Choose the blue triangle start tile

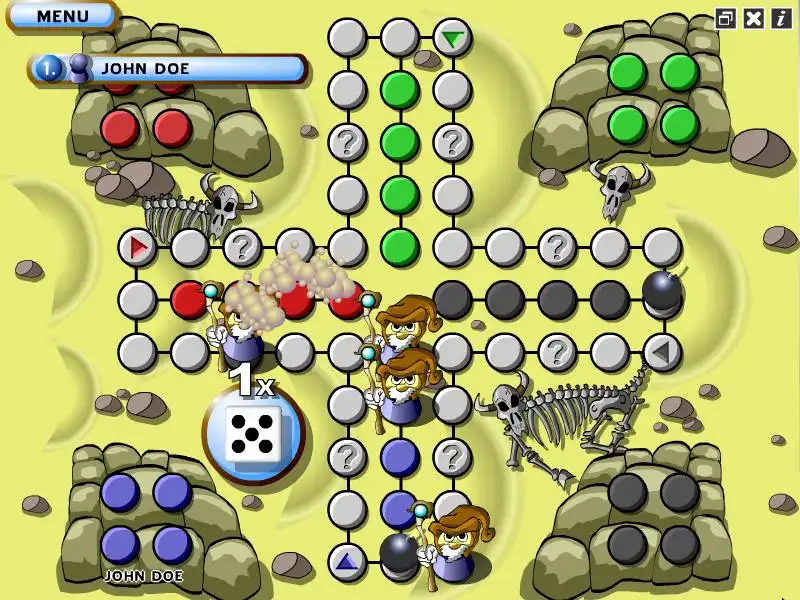(x=347, y=561)
